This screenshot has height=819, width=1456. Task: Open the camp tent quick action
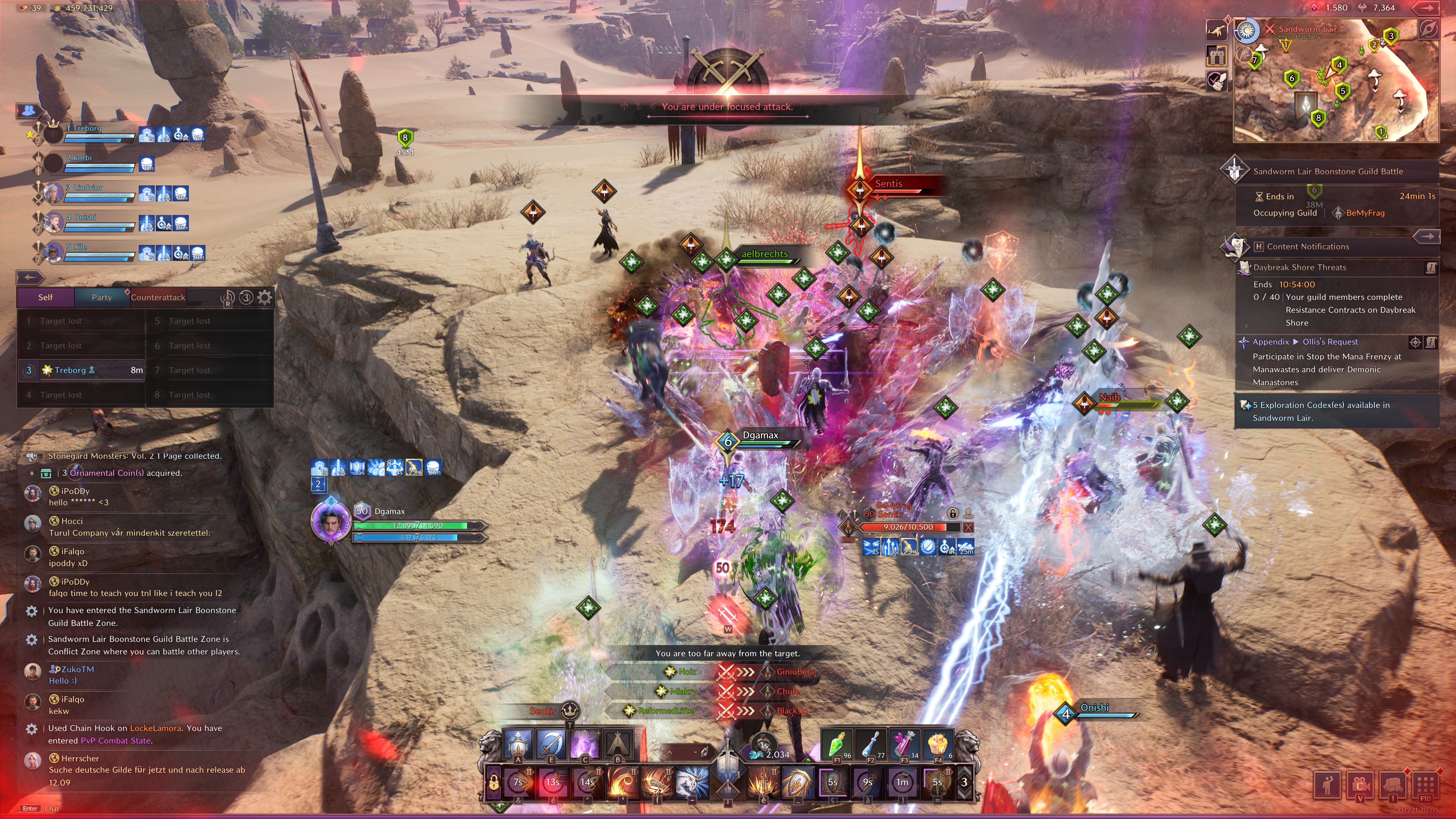(x=618, y=743)
